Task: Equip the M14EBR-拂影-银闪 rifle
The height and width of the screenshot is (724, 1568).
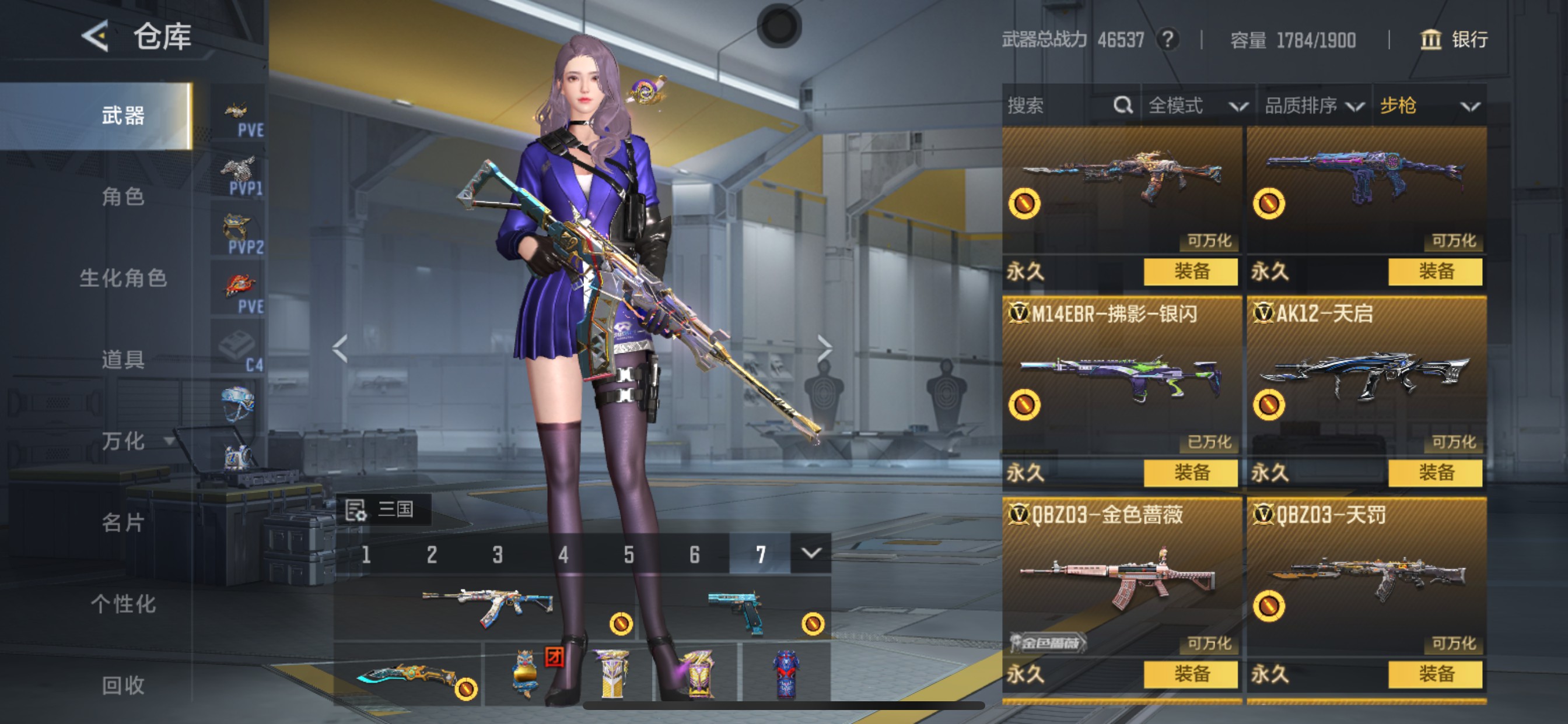Action: [1191, 472]
